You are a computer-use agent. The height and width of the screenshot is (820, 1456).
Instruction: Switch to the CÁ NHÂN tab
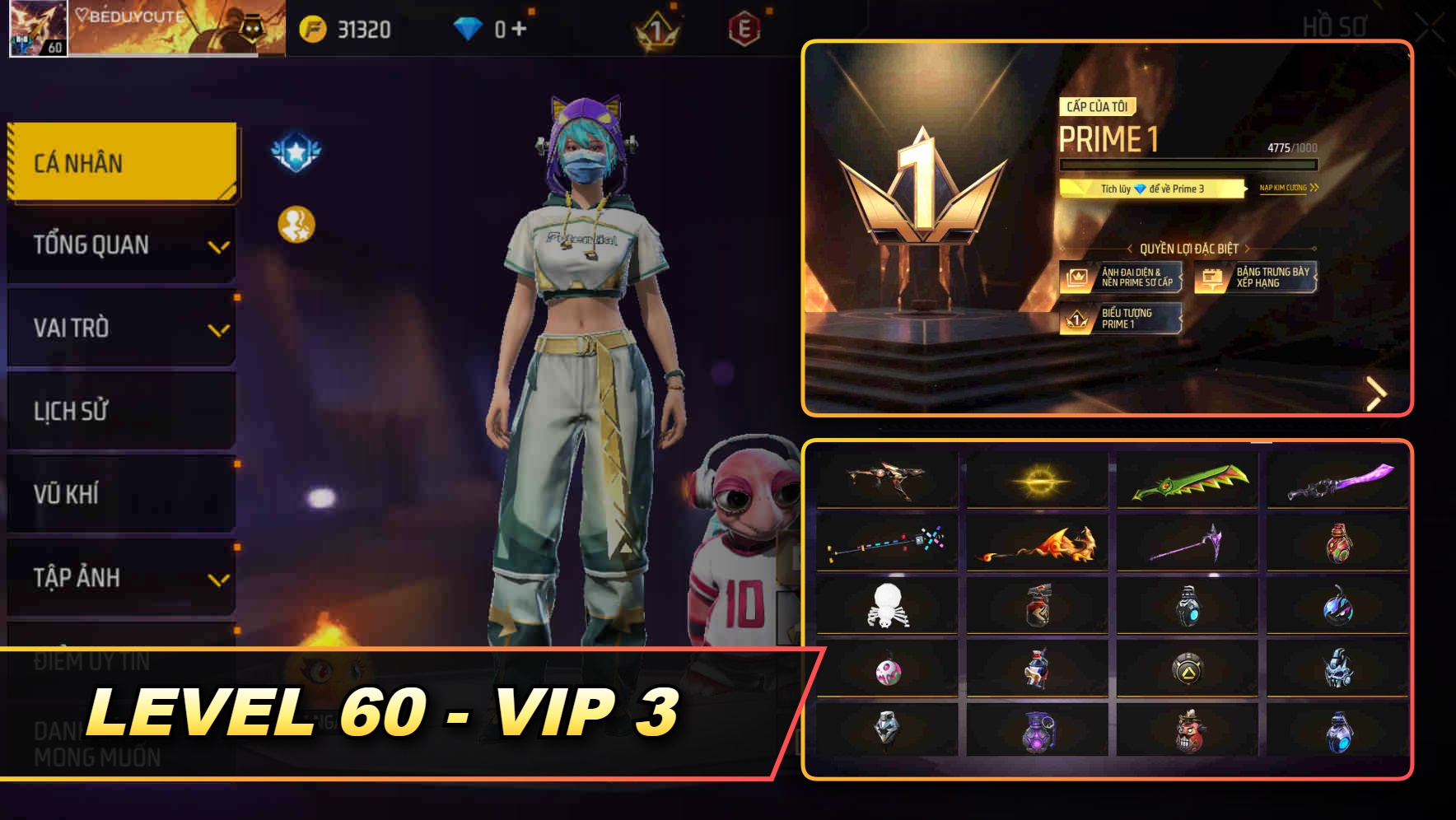120,162
